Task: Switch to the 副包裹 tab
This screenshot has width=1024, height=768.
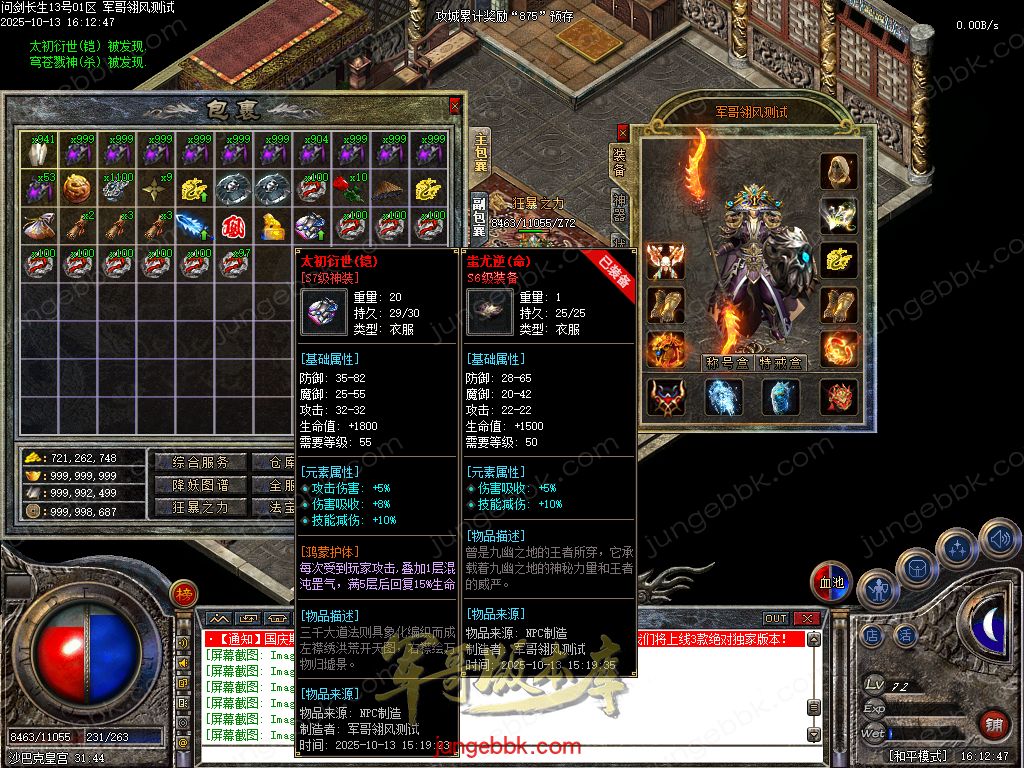Action: 480,215
